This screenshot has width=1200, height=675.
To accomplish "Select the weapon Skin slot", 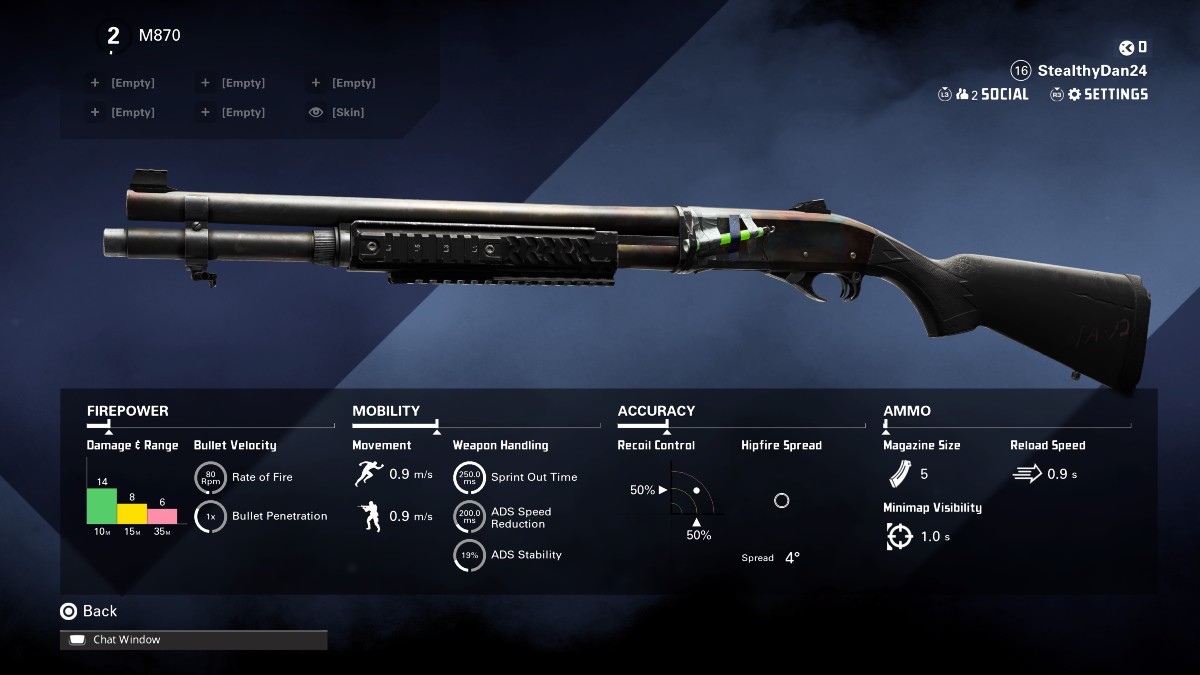I will click(x=347, y=113).
